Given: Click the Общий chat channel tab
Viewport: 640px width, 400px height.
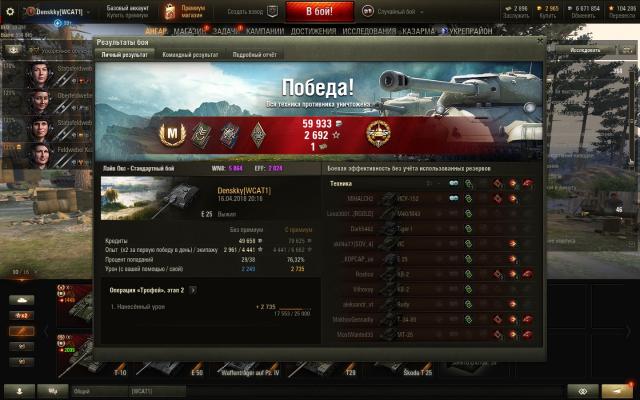Looking at the screenshot, I should (x=82, y=391).
